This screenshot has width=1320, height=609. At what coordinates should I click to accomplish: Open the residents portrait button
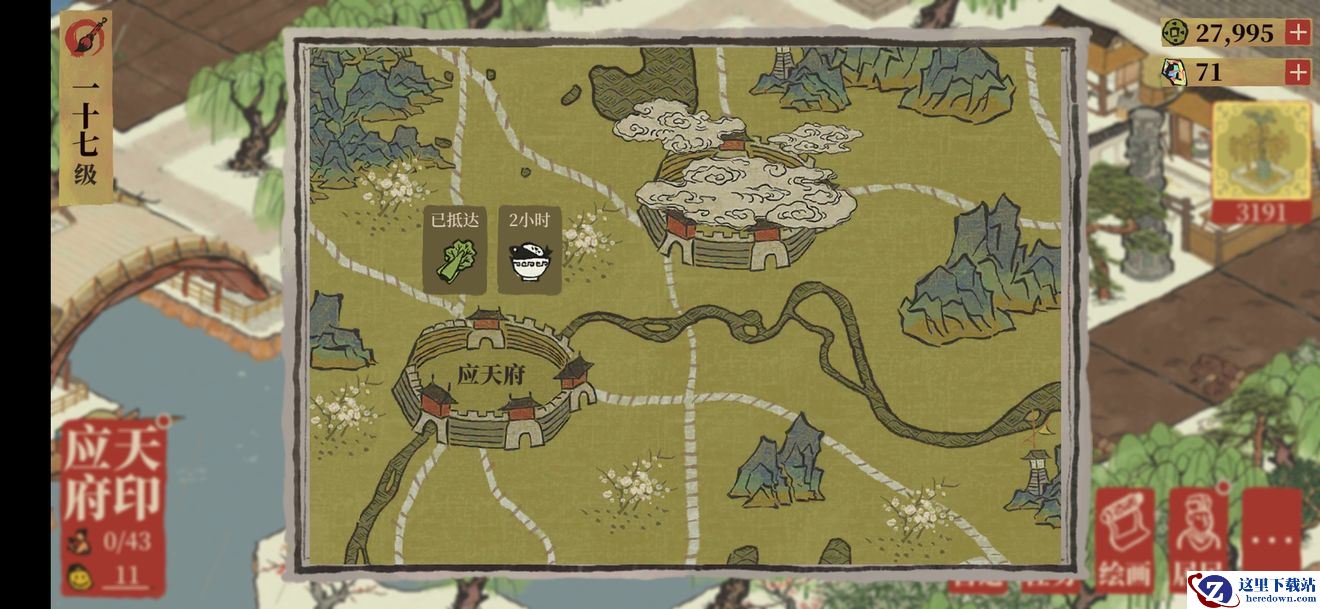pos(1198,540)
